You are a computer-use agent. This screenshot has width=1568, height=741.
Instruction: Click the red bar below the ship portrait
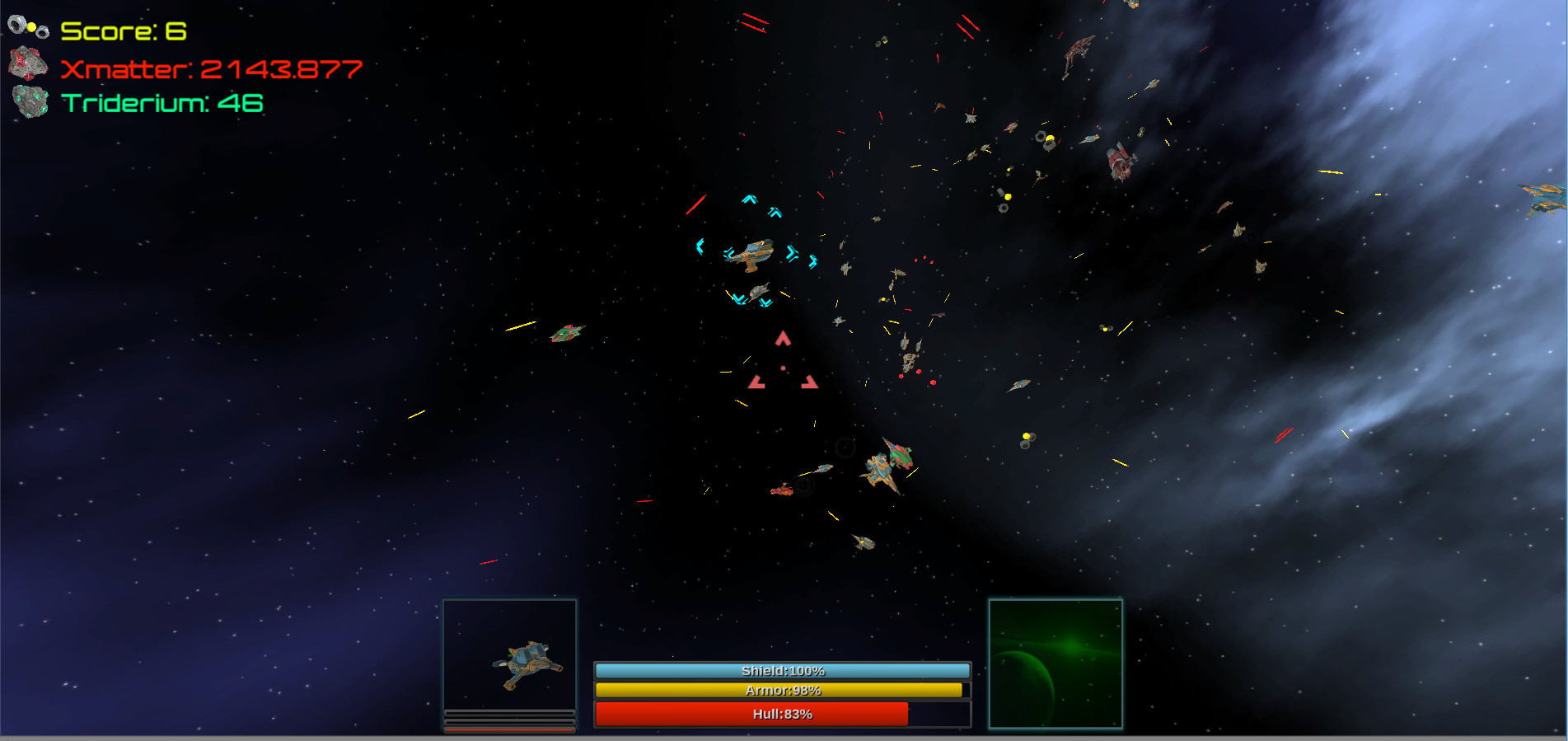[x=509, y=729]
